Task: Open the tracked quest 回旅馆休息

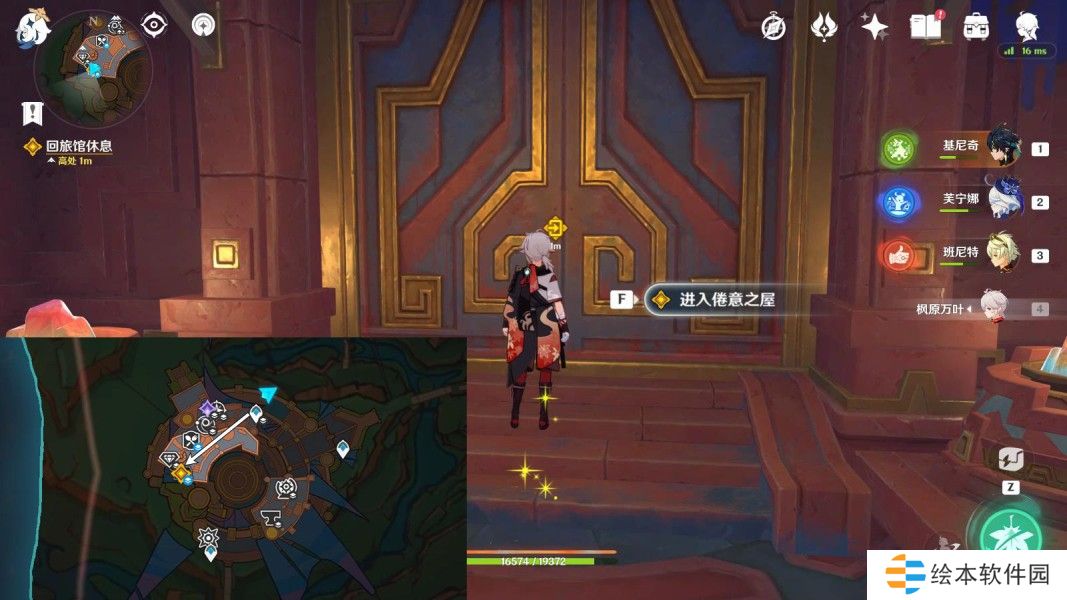Action: 78,146
